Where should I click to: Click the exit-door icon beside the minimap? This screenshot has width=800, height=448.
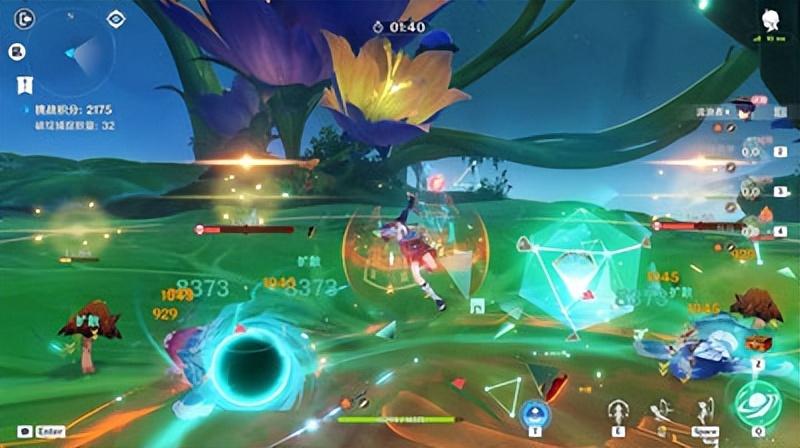tap(24, 17)
